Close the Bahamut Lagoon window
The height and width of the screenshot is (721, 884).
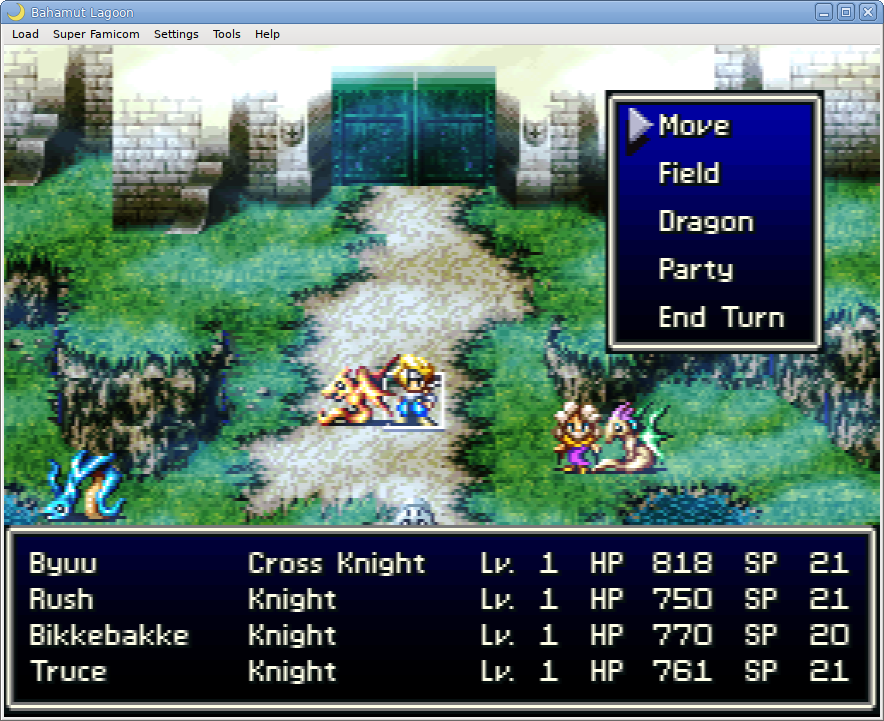click(867, 12)
